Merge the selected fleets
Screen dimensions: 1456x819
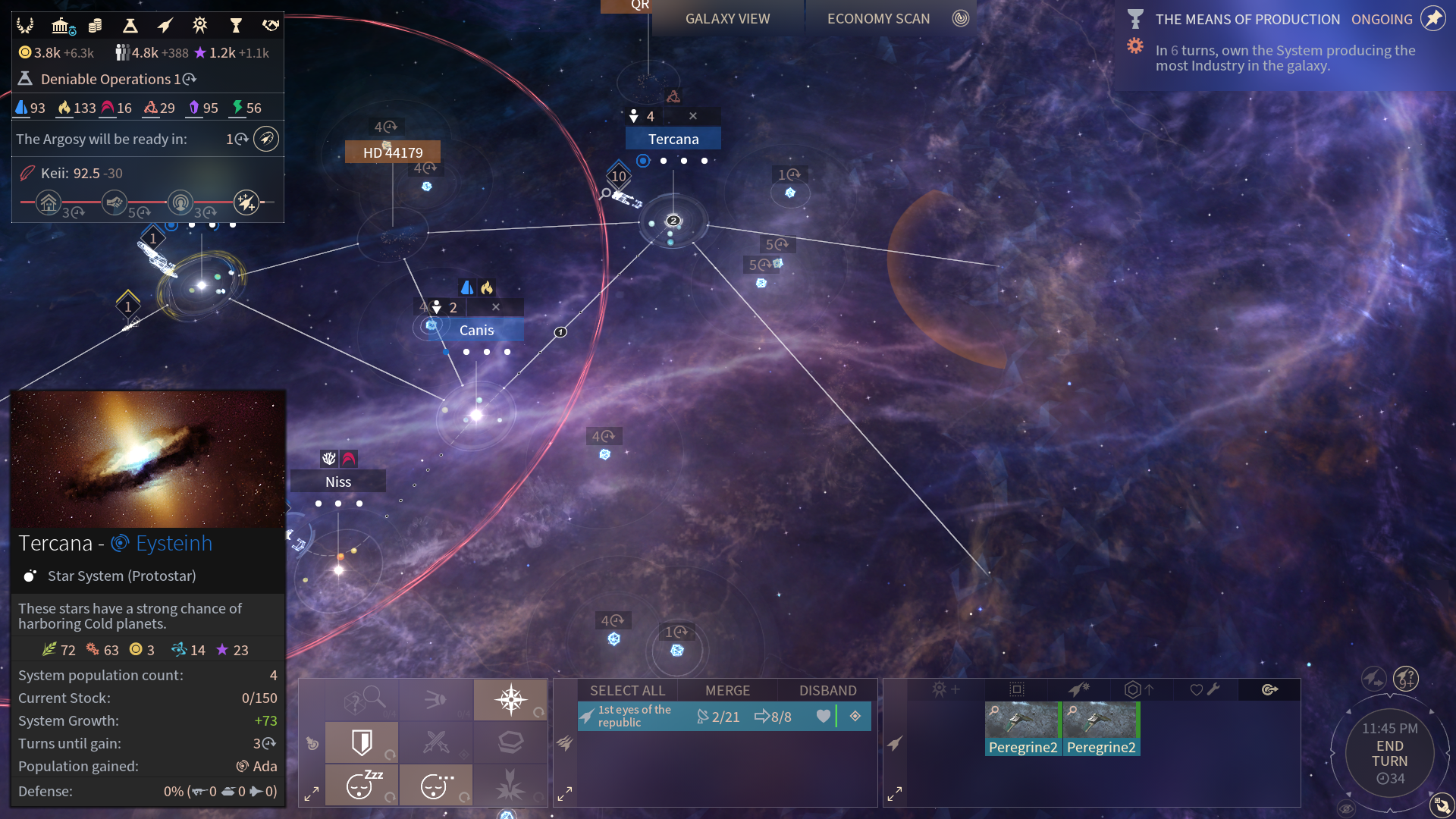click(727, 690)
